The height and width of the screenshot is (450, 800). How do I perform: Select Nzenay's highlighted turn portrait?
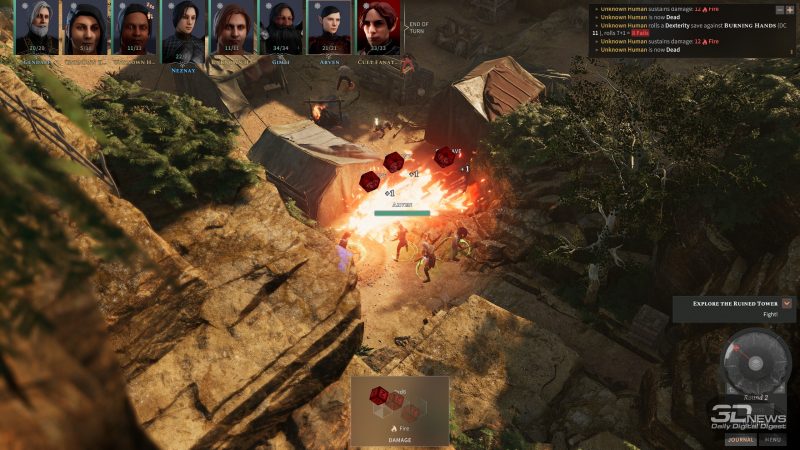coord(184,30)
